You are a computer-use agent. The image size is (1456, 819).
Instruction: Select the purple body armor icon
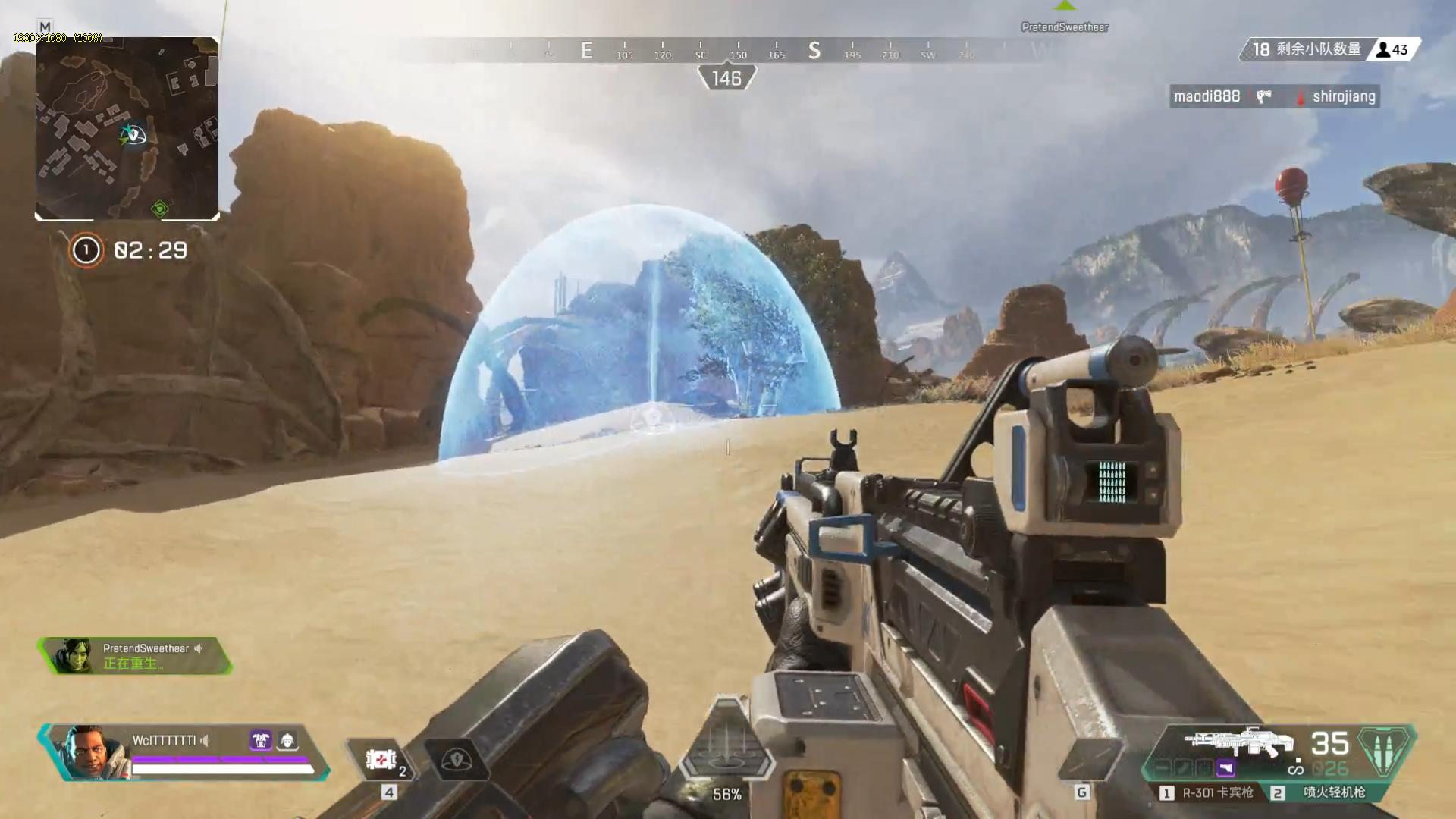[x=260, y=740]
